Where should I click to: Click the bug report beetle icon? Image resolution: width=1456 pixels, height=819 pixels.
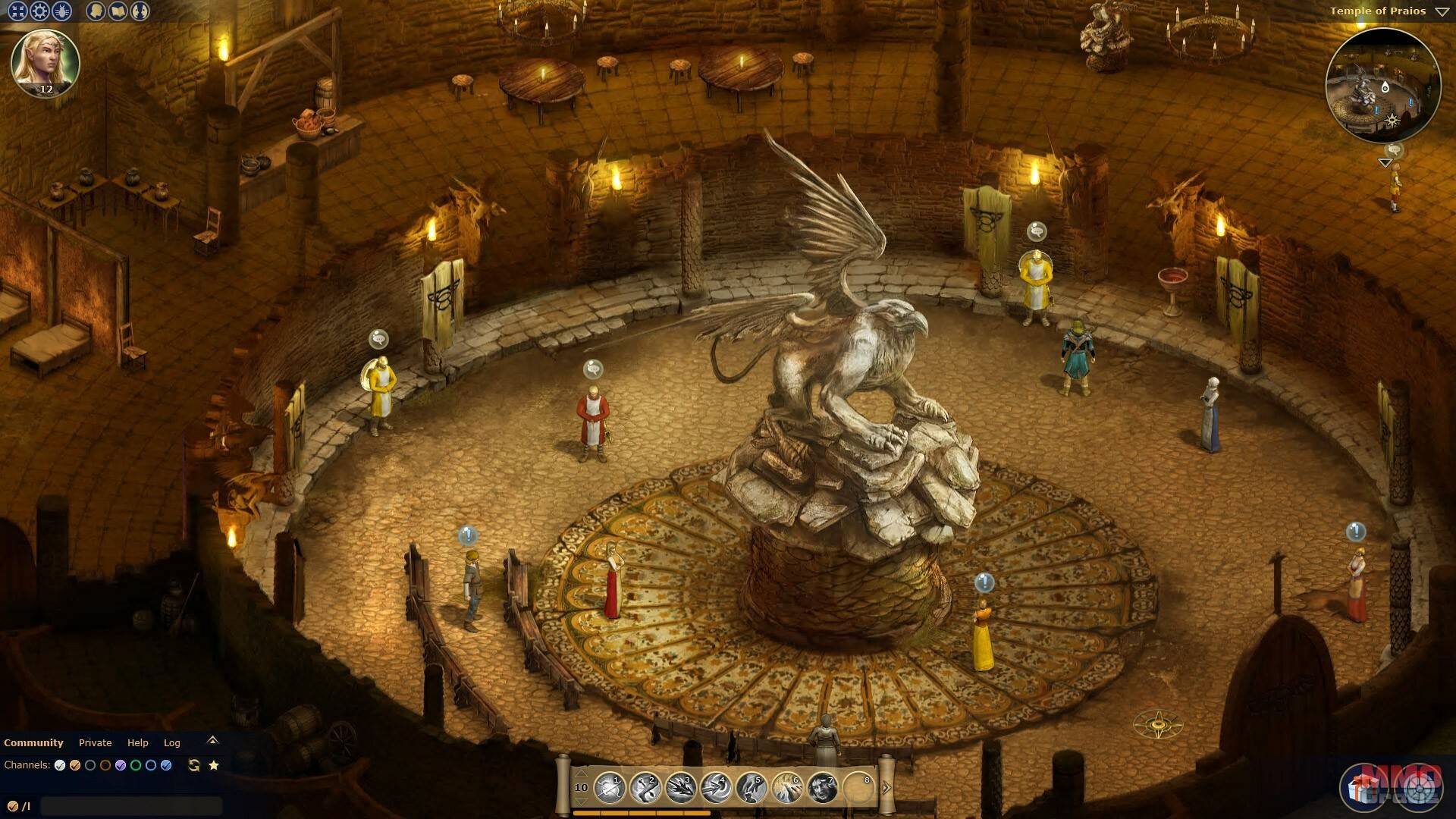61,11
